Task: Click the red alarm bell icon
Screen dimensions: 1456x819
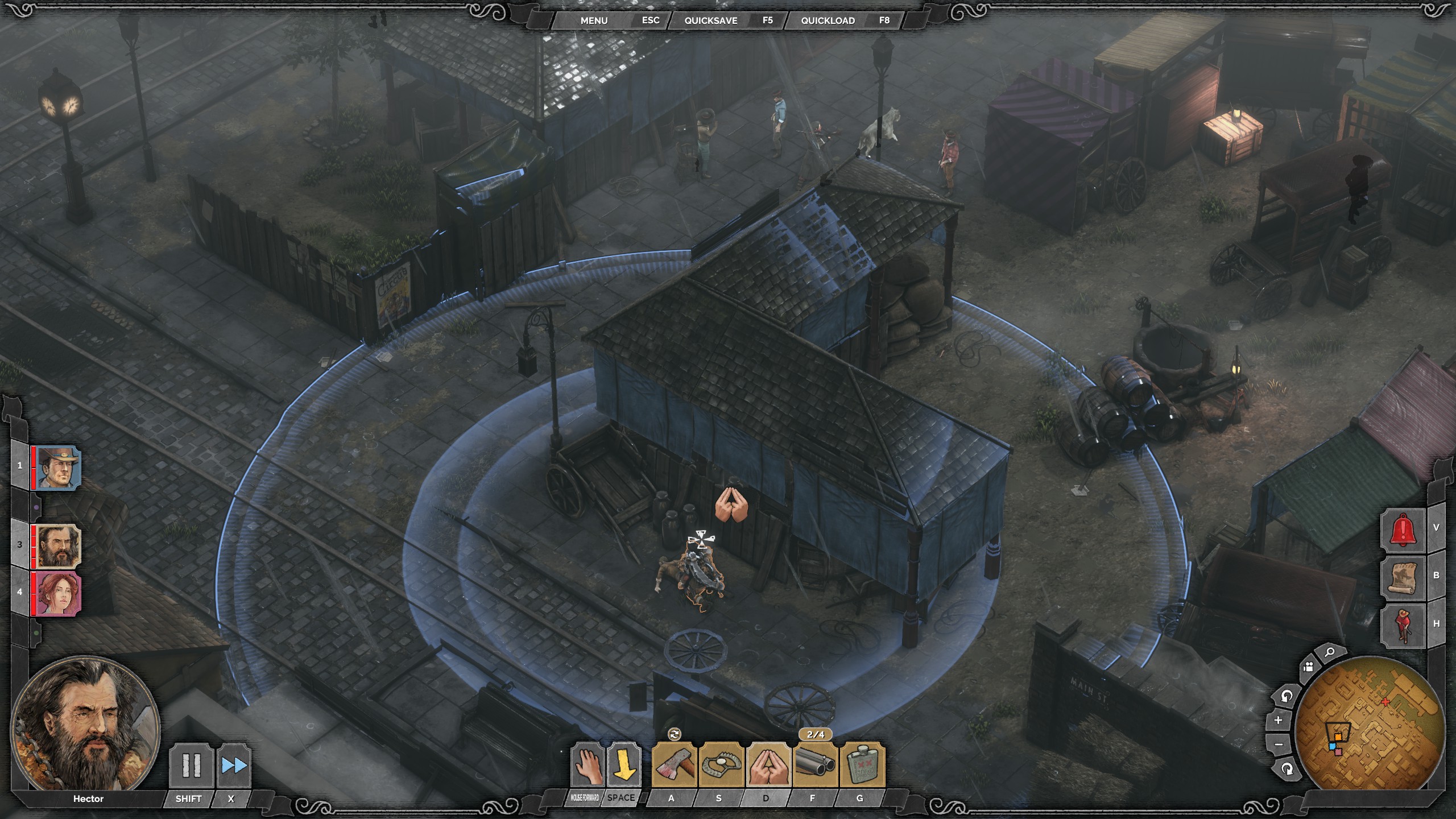Action: tap(1403, 530)
